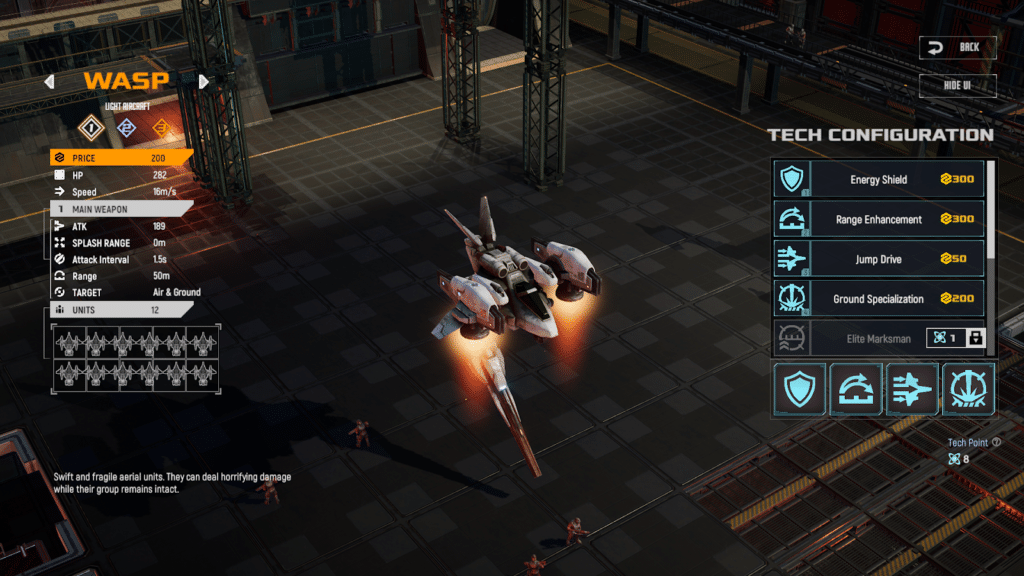Select Energy Shield in the tech list
The width and height of the screenshot is (1024, 576).
pyautogui.click(x=879, y=180)
